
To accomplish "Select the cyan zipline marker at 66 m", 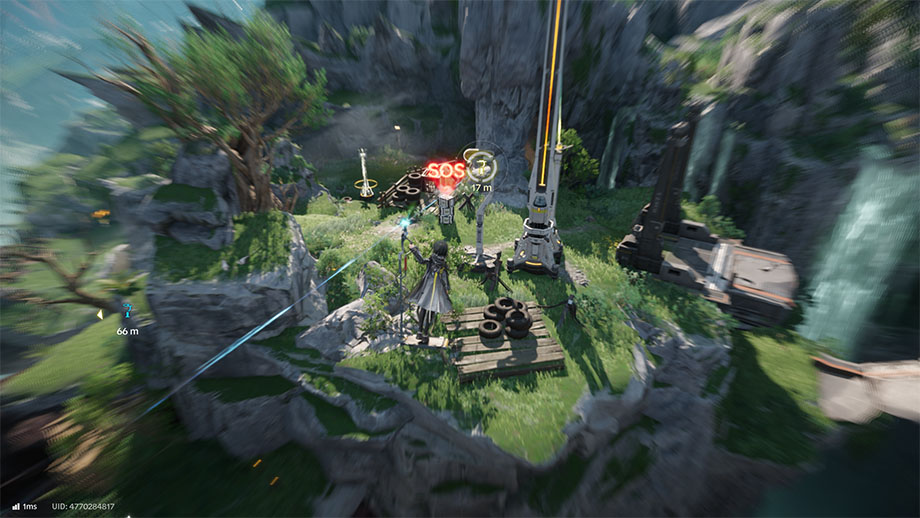I will point(127,311).
